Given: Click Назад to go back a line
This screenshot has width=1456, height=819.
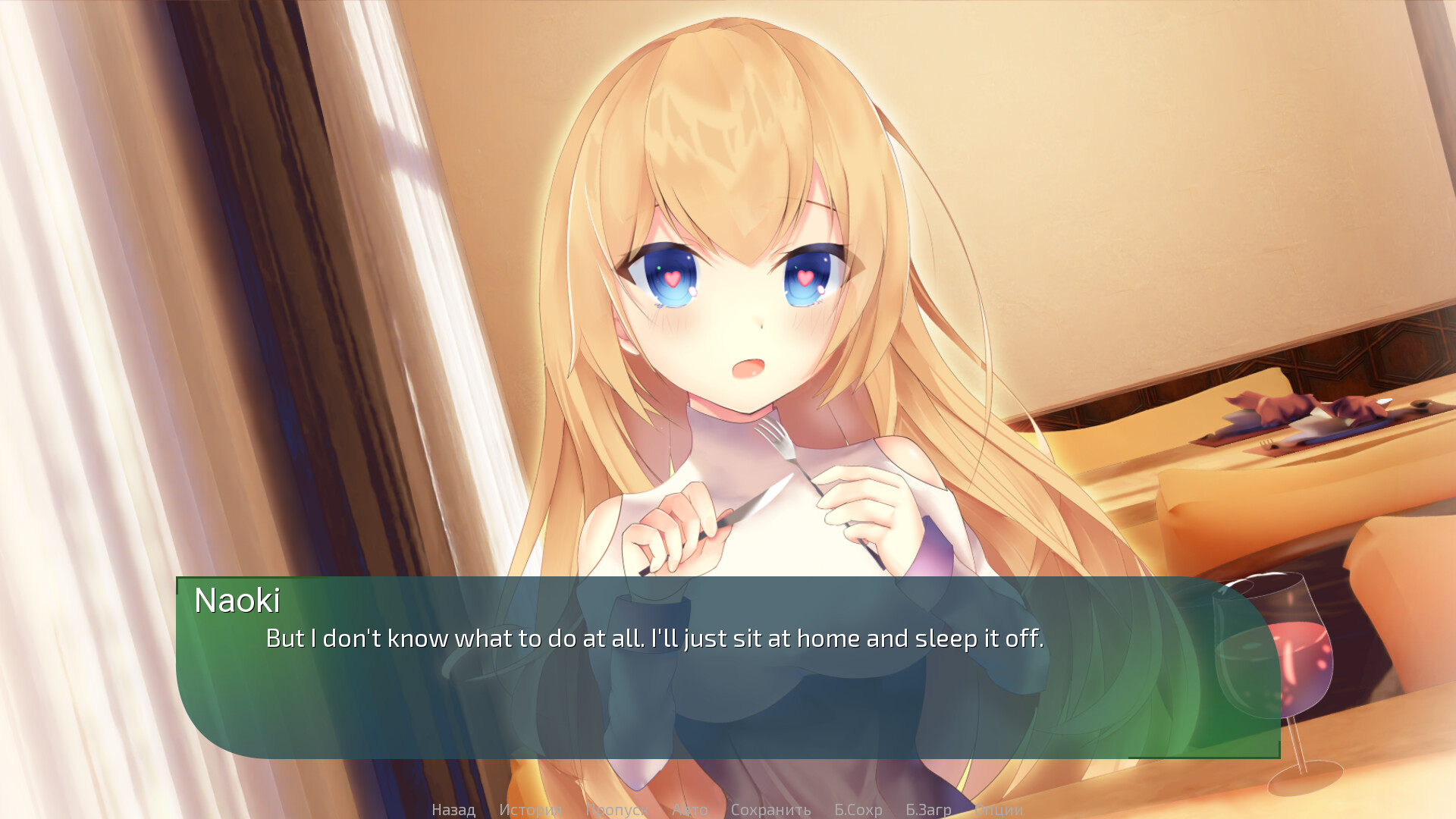Looking at the screenshot, I should pos(453,809).
